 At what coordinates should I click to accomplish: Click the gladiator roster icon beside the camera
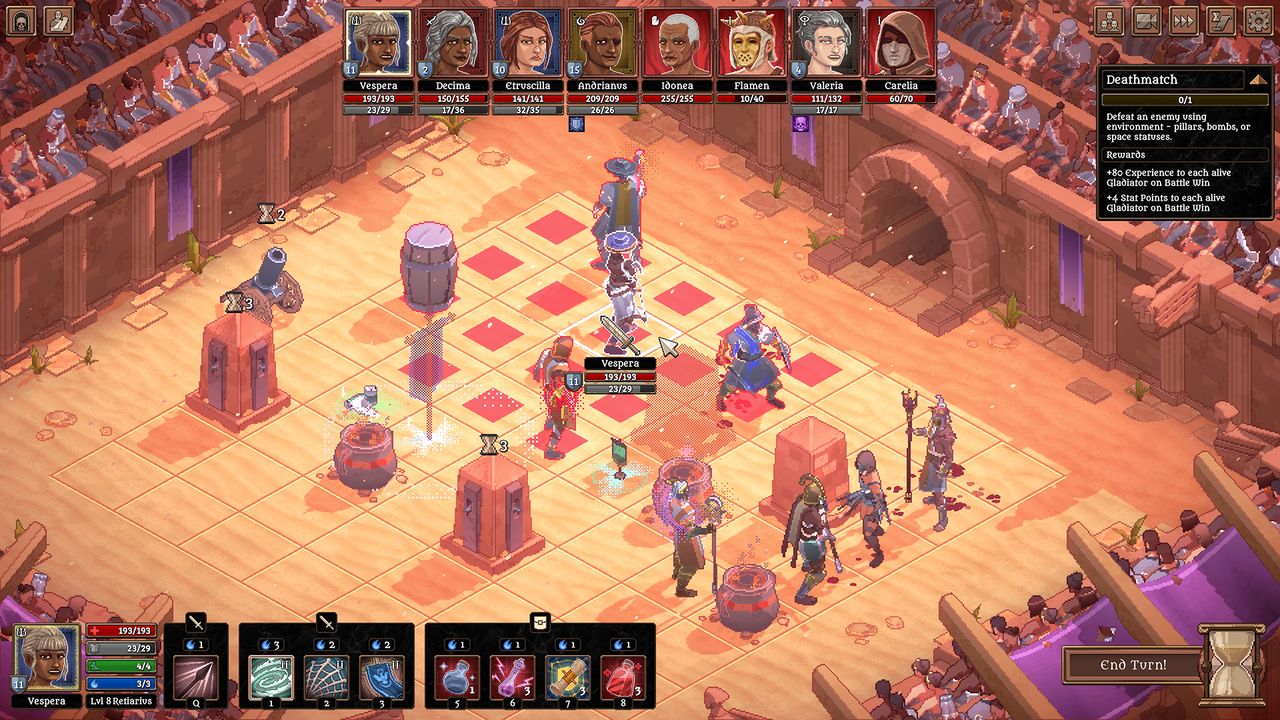(x=1108, y=21)
